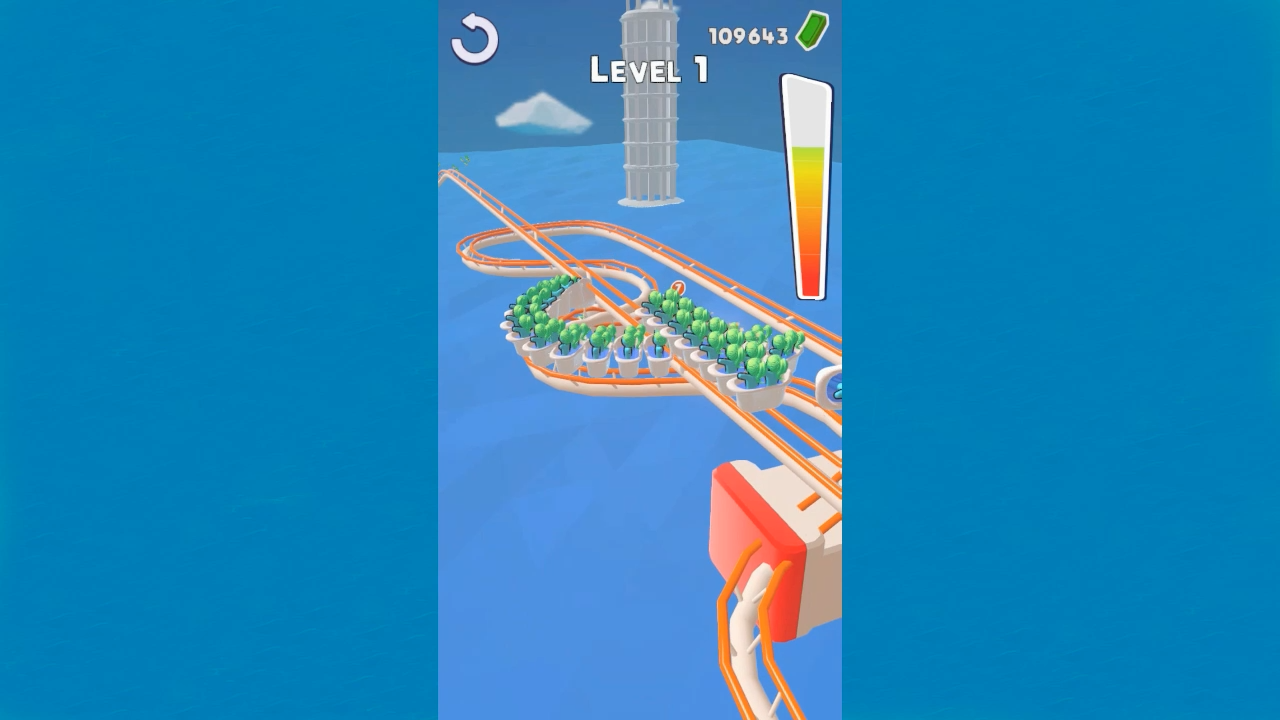Tap the orange number 7 badge
1280x720 pixels.
pos(678,287)
